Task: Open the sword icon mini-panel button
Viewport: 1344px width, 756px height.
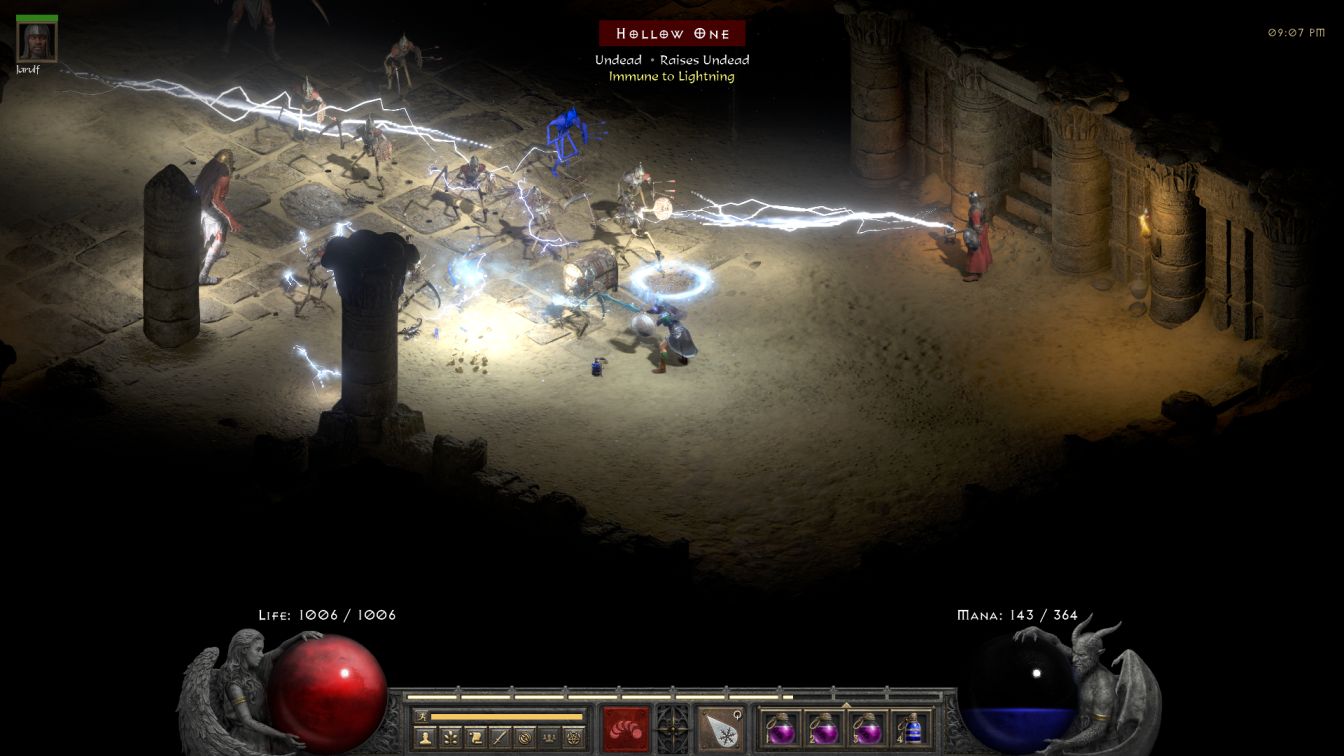Action: tap(499, 738)
